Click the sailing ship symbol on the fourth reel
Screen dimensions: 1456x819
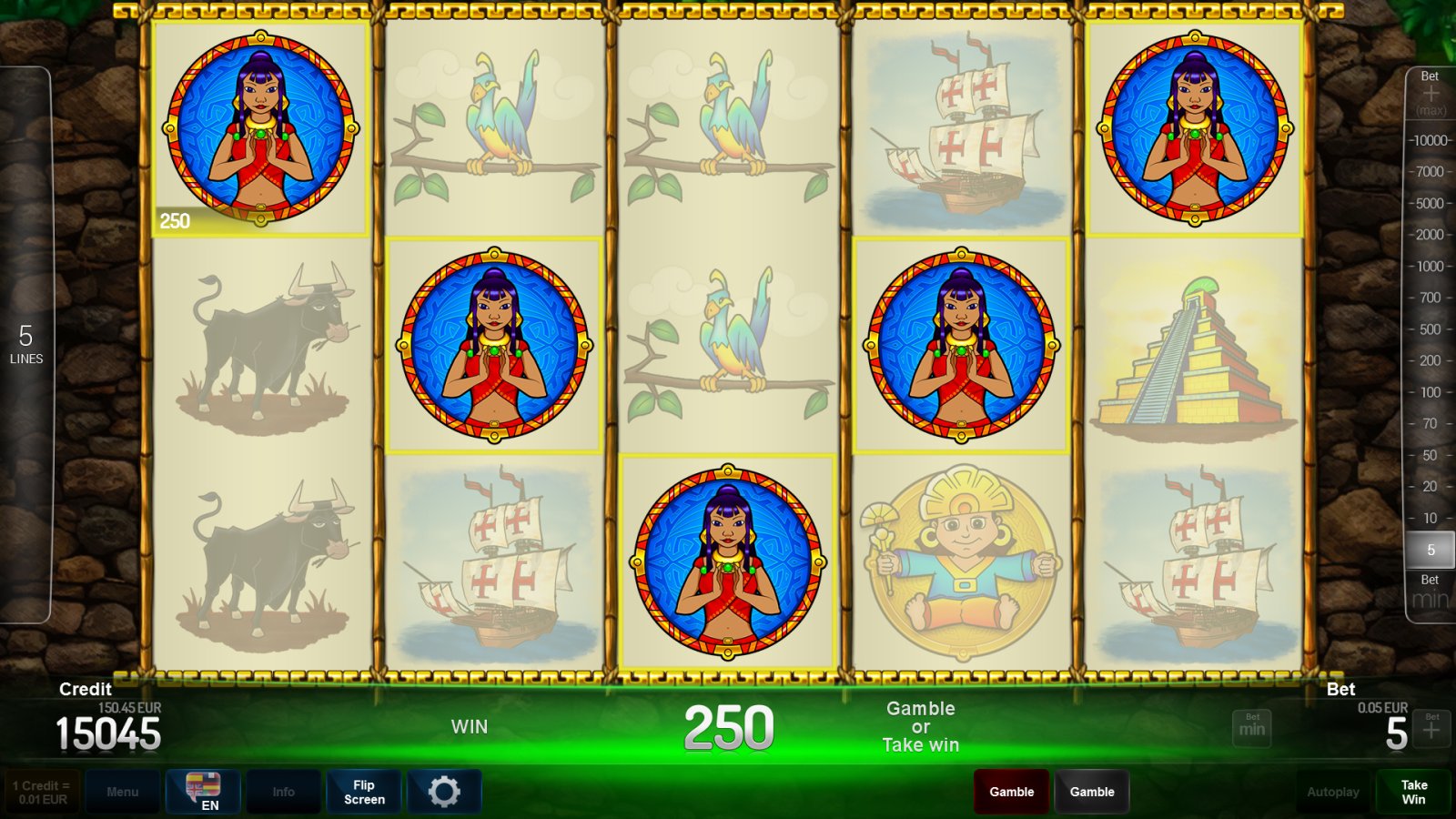tap(960, 127)
